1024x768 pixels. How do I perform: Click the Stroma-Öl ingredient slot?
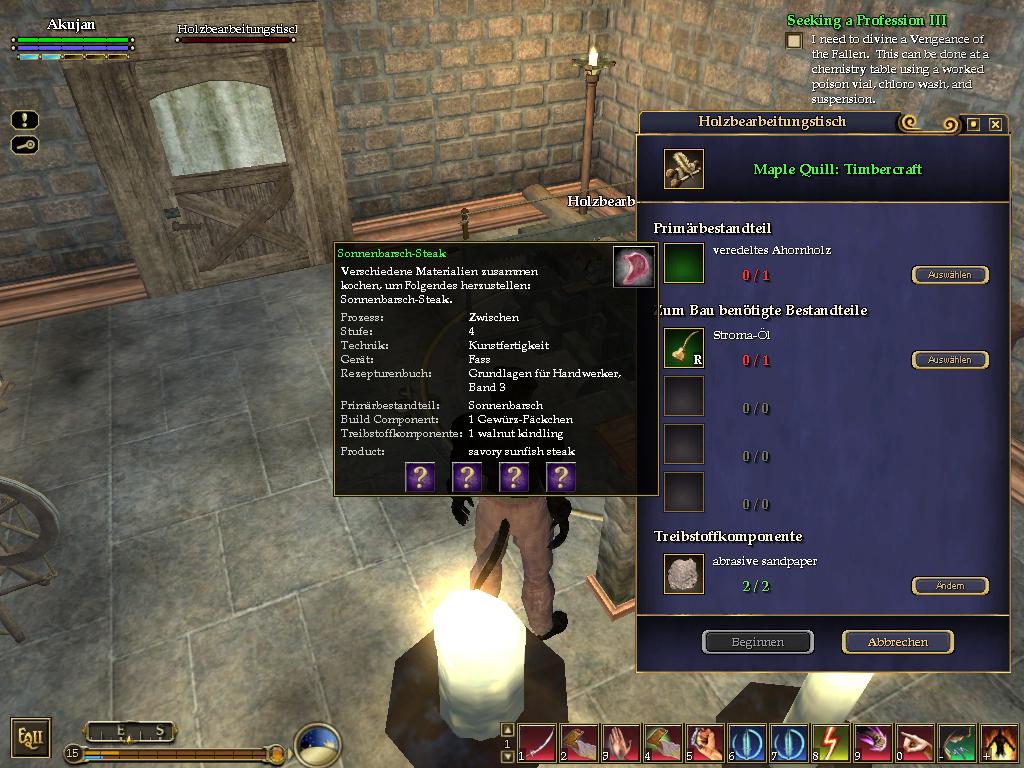(x=684, y=348)
